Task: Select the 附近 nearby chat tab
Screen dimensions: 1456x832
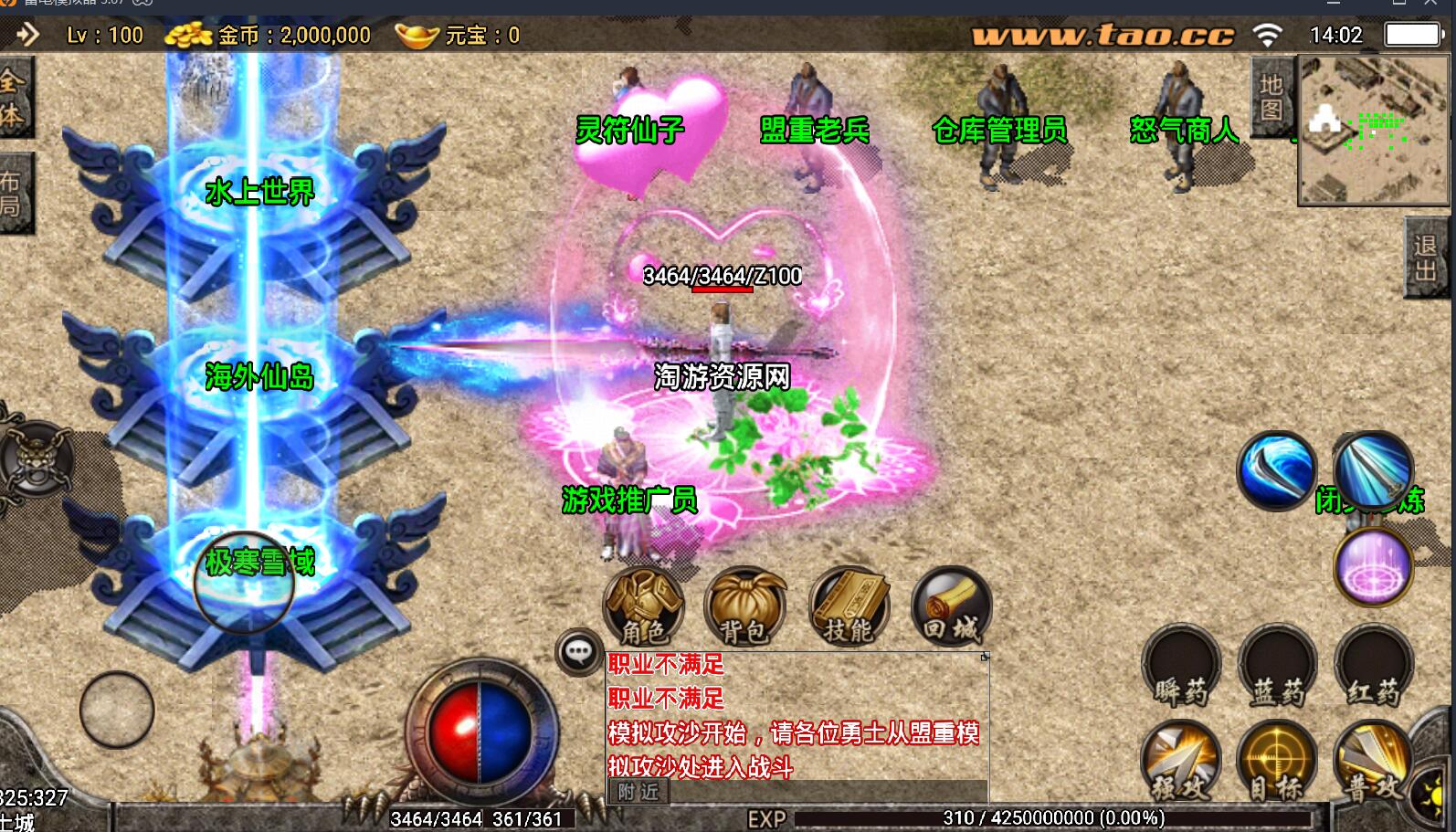Action: coord(638,792)
